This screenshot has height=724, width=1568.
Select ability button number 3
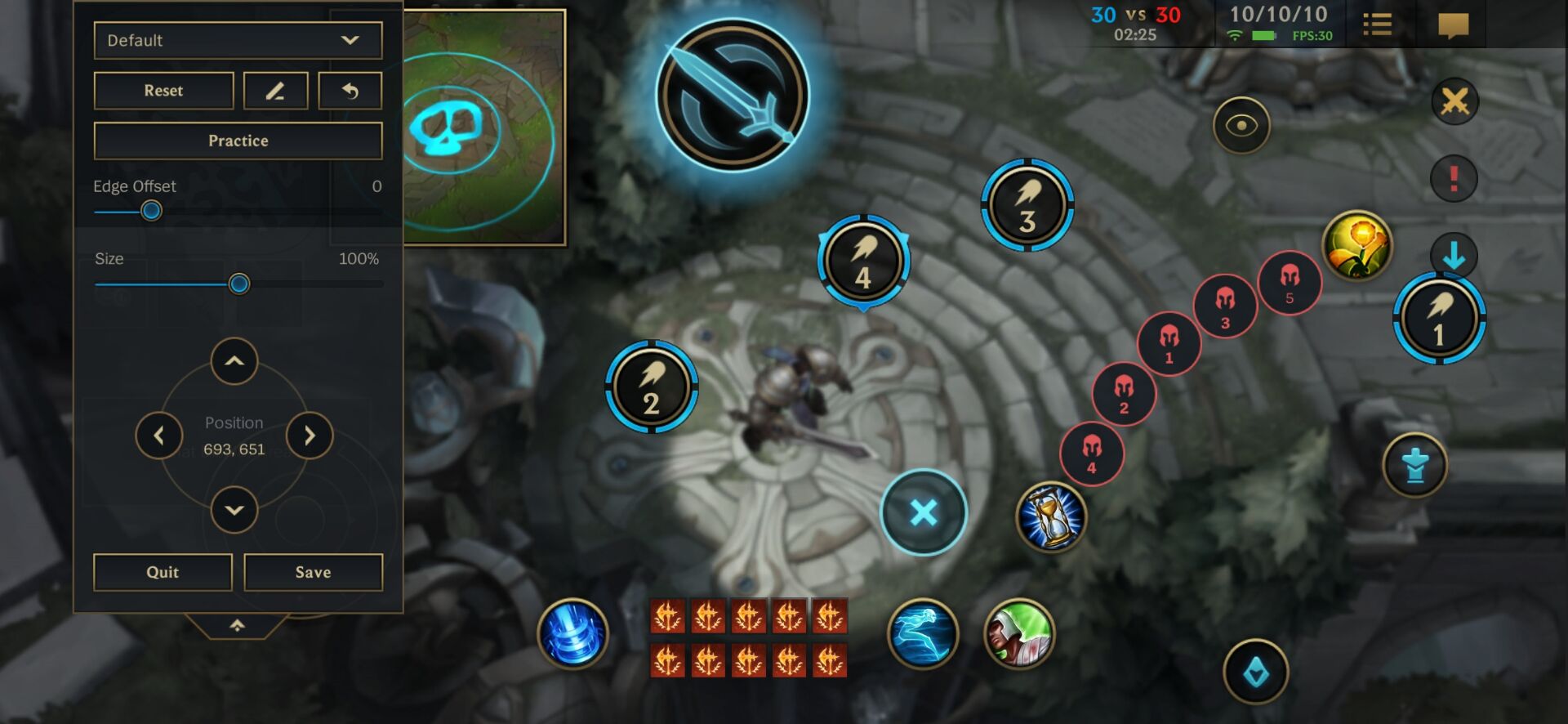pos(1027,205)
